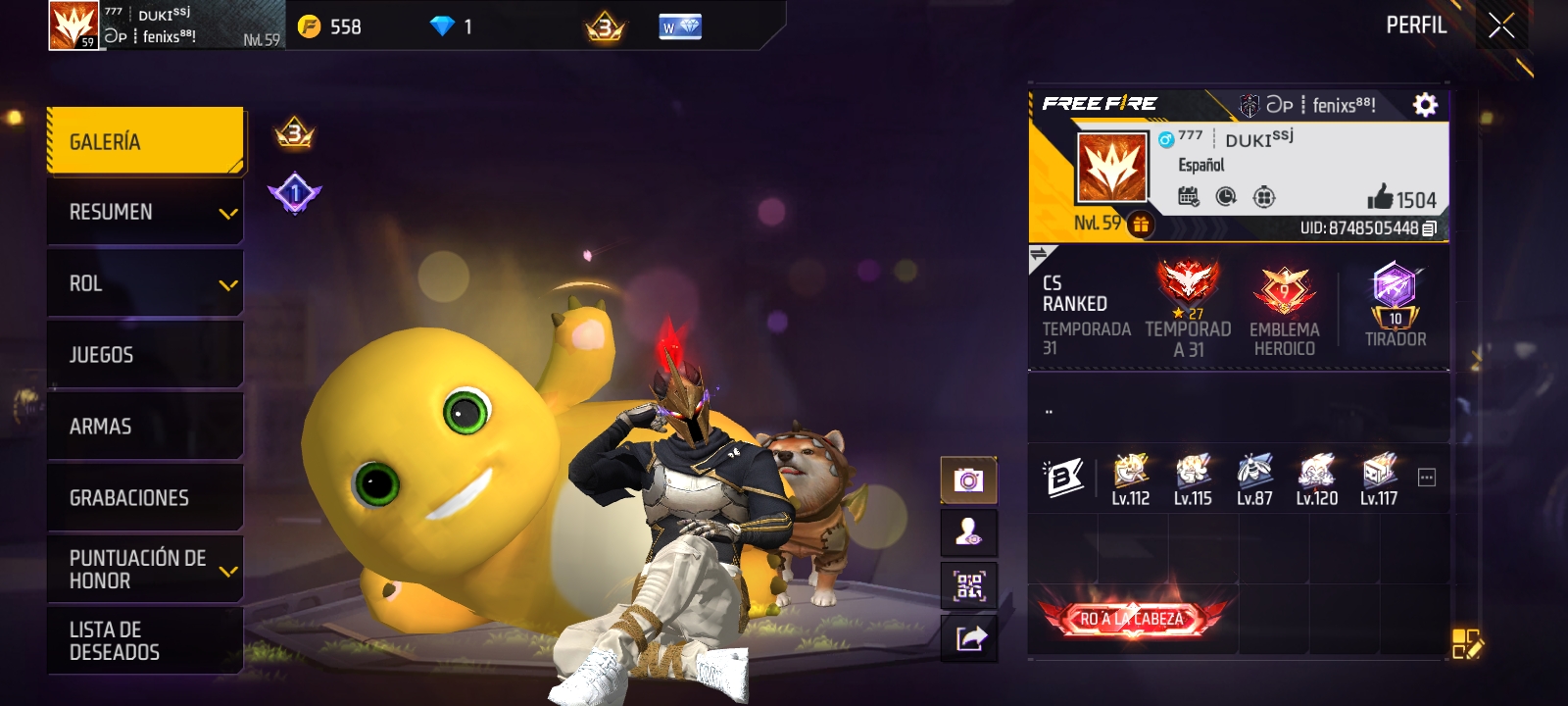Open the Juegos section
The width and height of the screenshot is (1568, 706).
coord(145,355)
